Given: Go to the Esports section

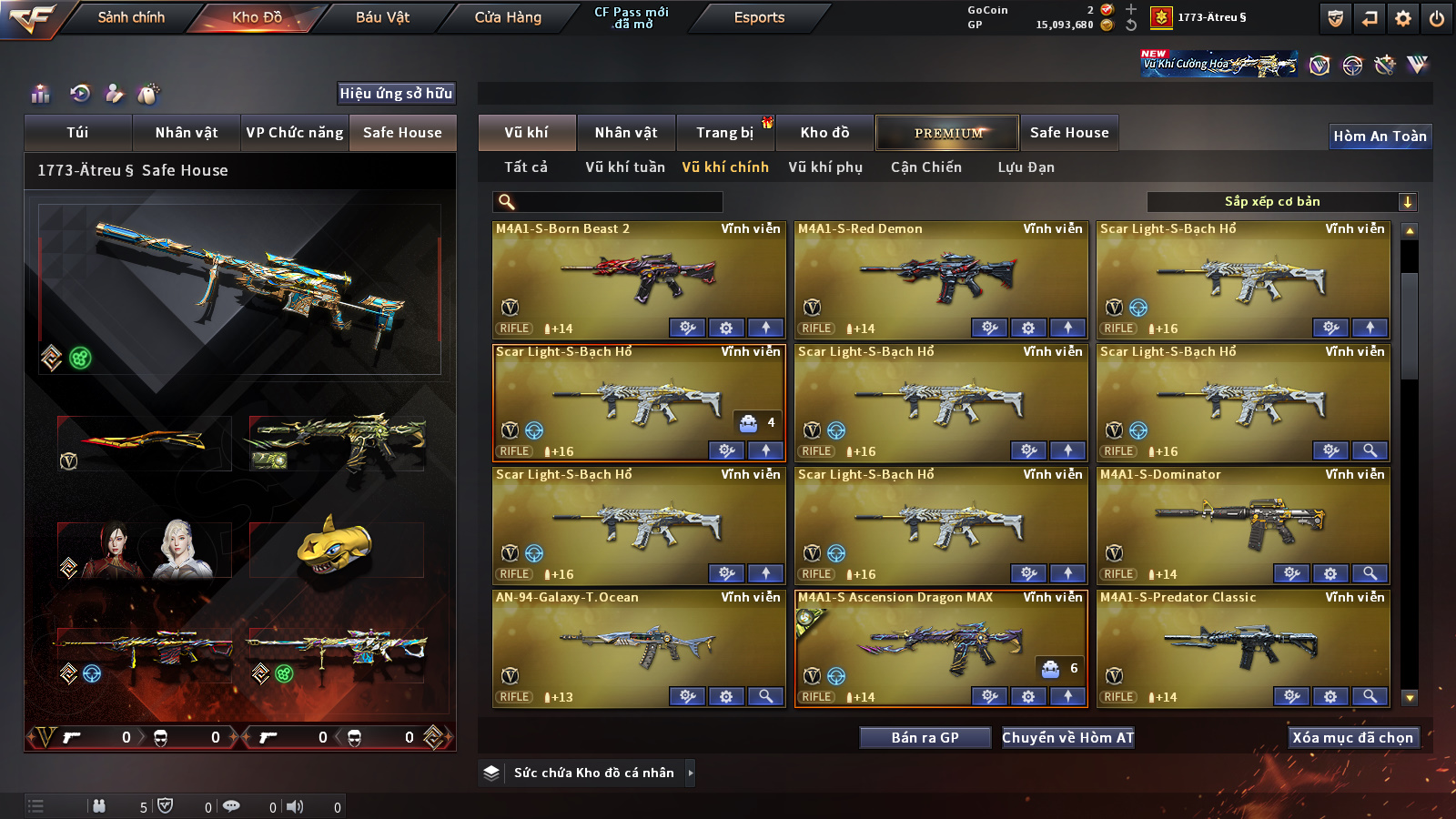Looking at the screenshot, I should pos(759,17).
